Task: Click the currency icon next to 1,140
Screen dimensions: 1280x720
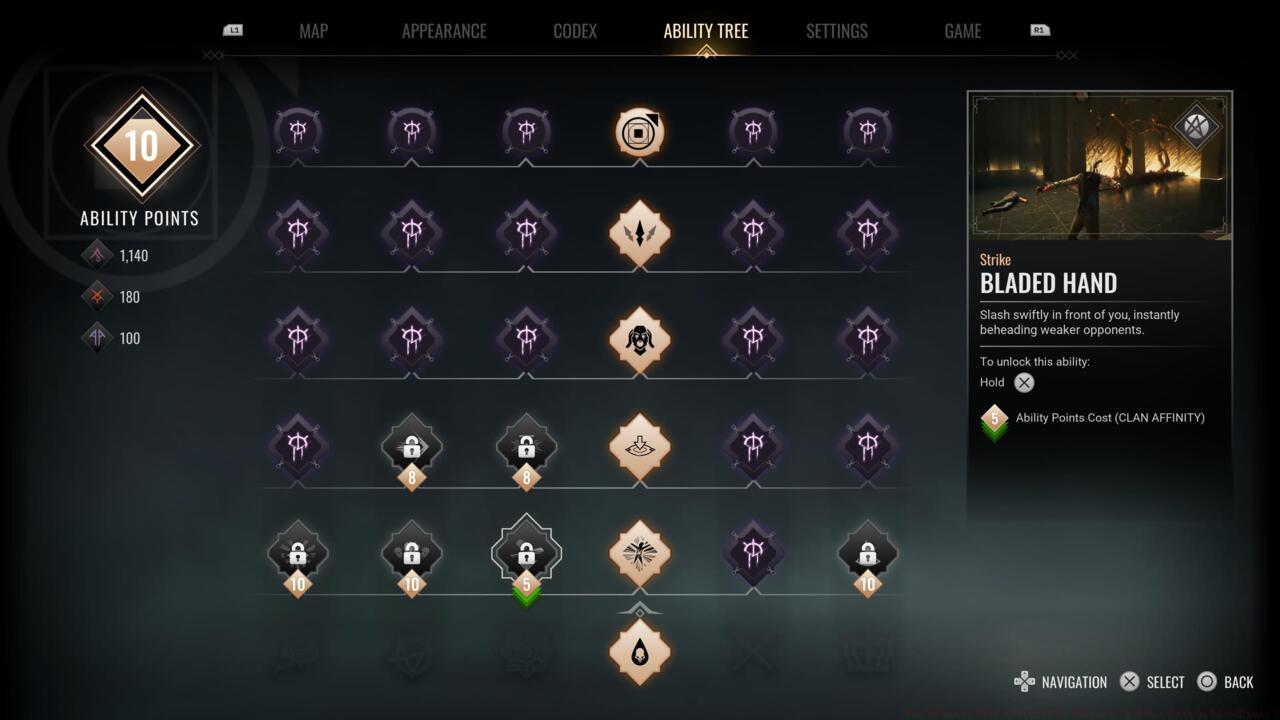Action: 97,255
